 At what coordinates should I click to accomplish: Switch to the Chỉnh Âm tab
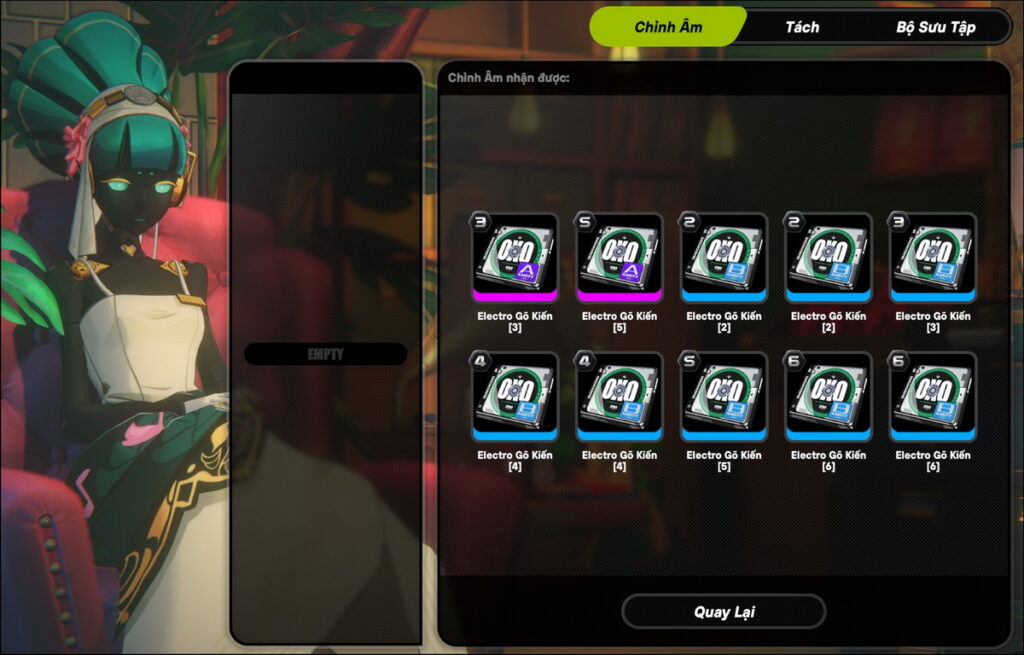668,27
